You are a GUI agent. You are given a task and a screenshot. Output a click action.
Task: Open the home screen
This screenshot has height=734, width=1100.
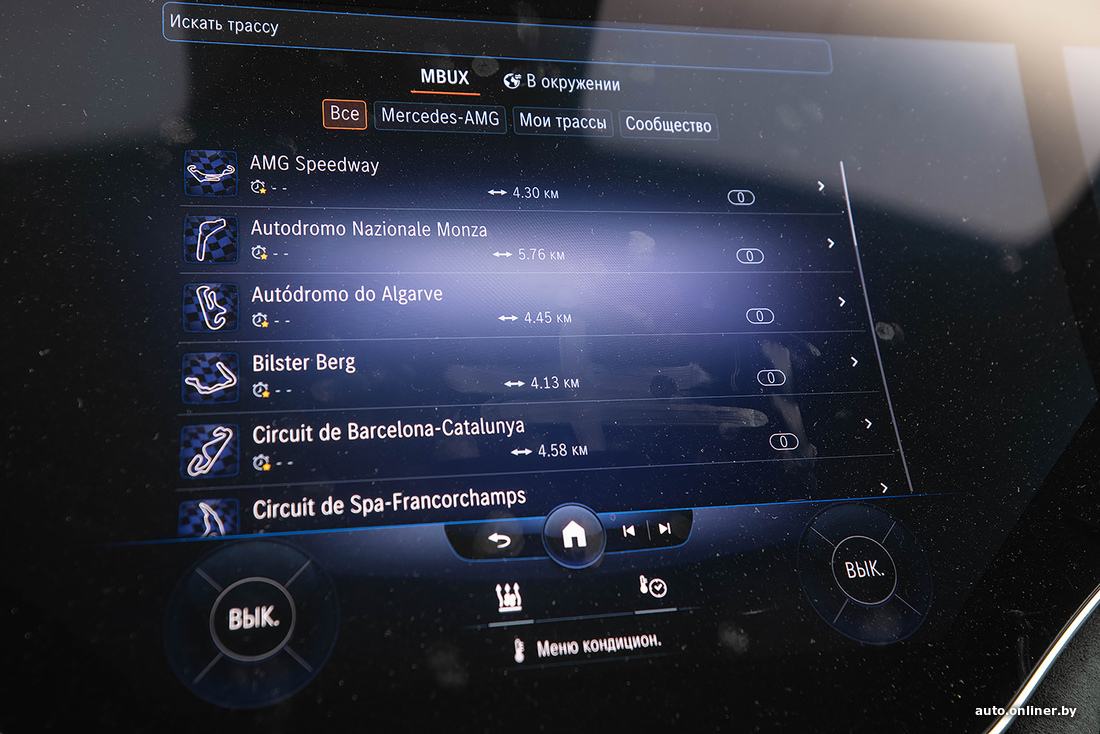[x=574, y=536]
